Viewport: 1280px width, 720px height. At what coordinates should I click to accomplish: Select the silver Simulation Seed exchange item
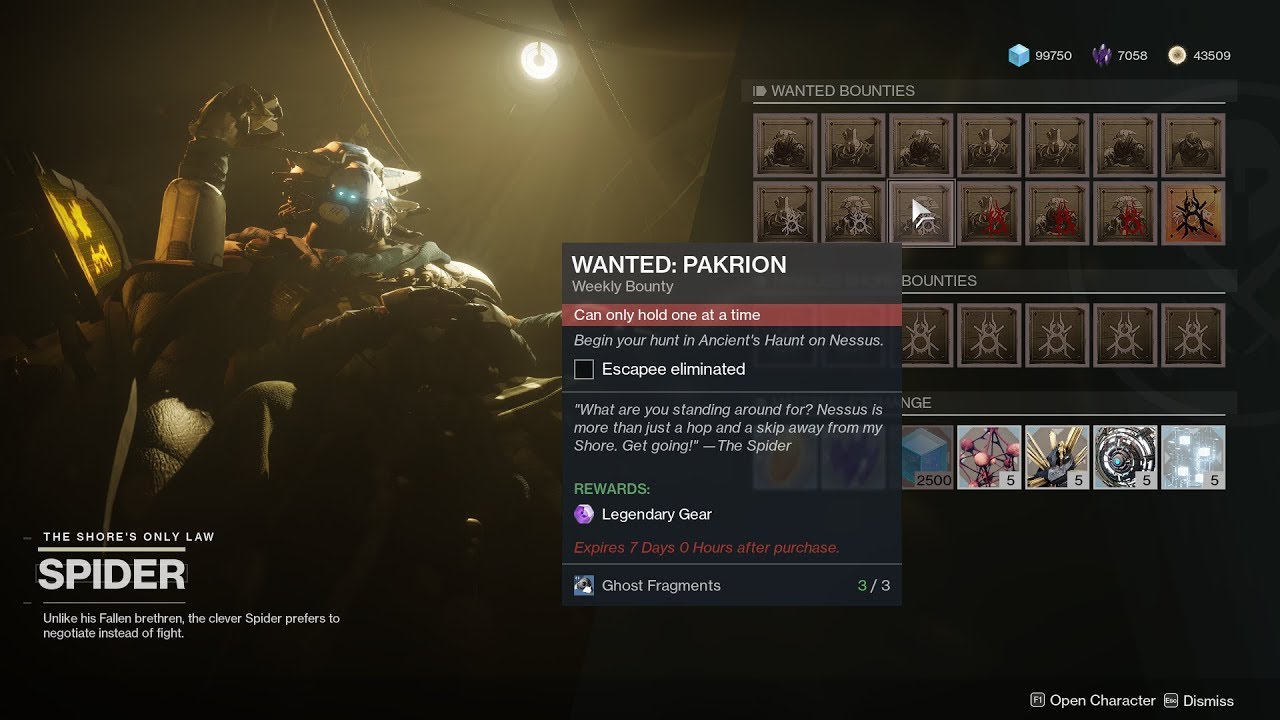pos(1125,456)
